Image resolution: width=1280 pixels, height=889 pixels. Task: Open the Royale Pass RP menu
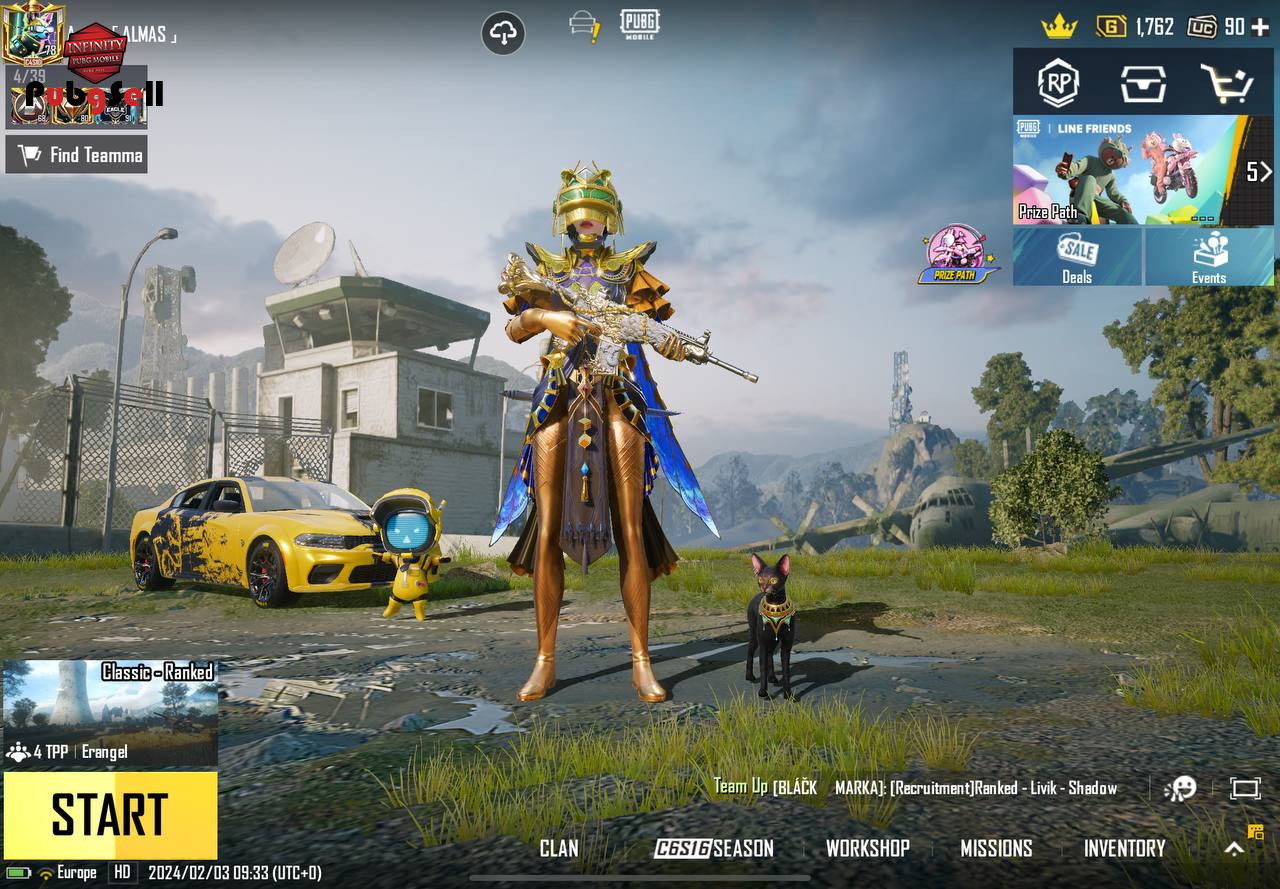point(1058,83)
